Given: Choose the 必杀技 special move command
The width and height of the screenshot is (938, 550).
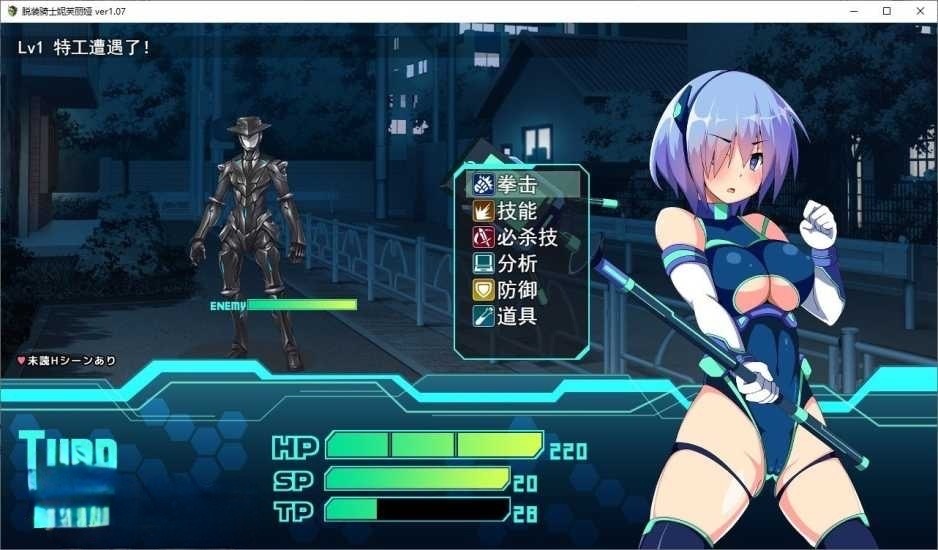Looking at the screenshot, I should click(526, 238).
